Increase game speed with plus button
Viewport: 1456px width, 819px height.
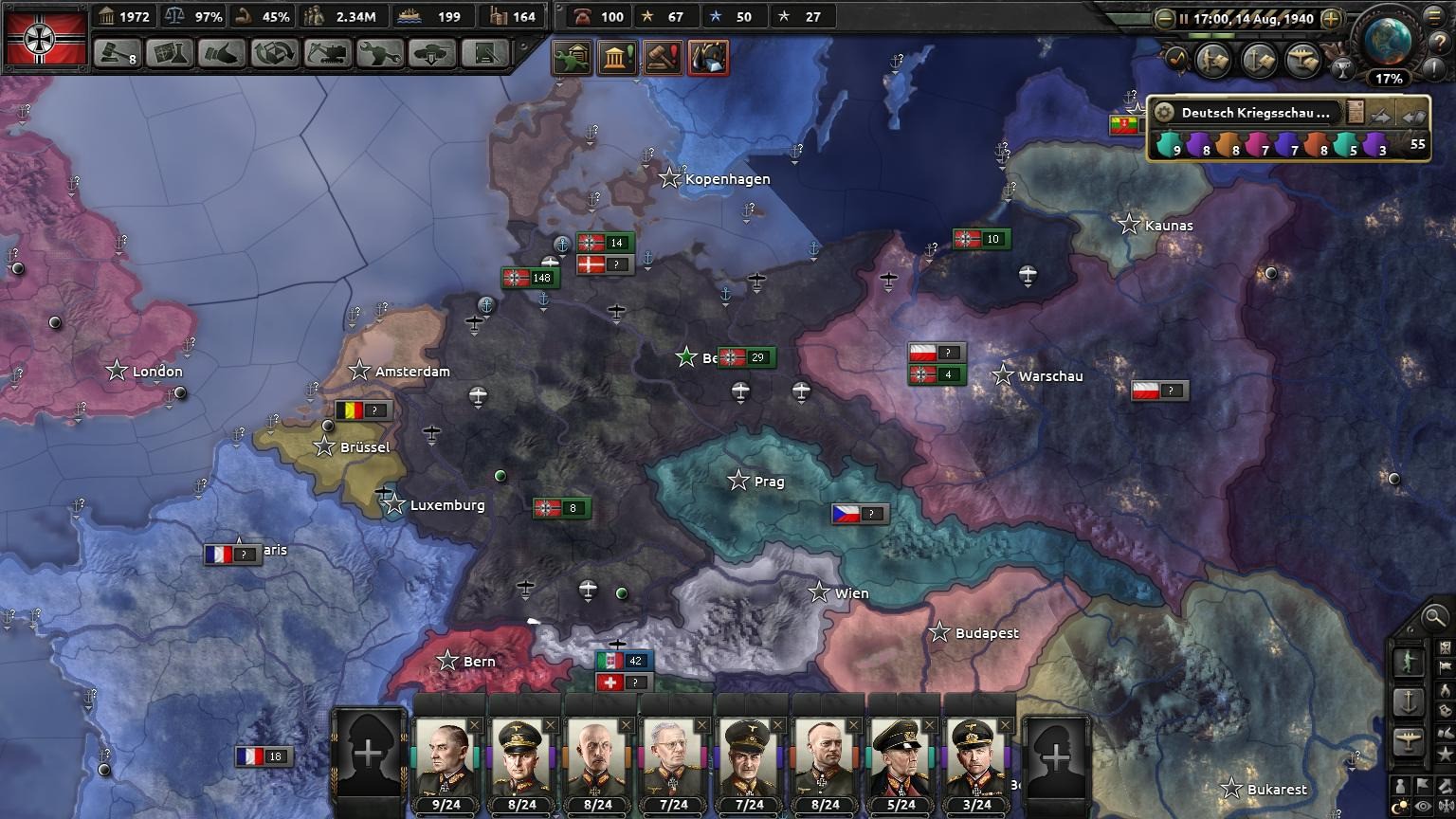click(1331, 18)
